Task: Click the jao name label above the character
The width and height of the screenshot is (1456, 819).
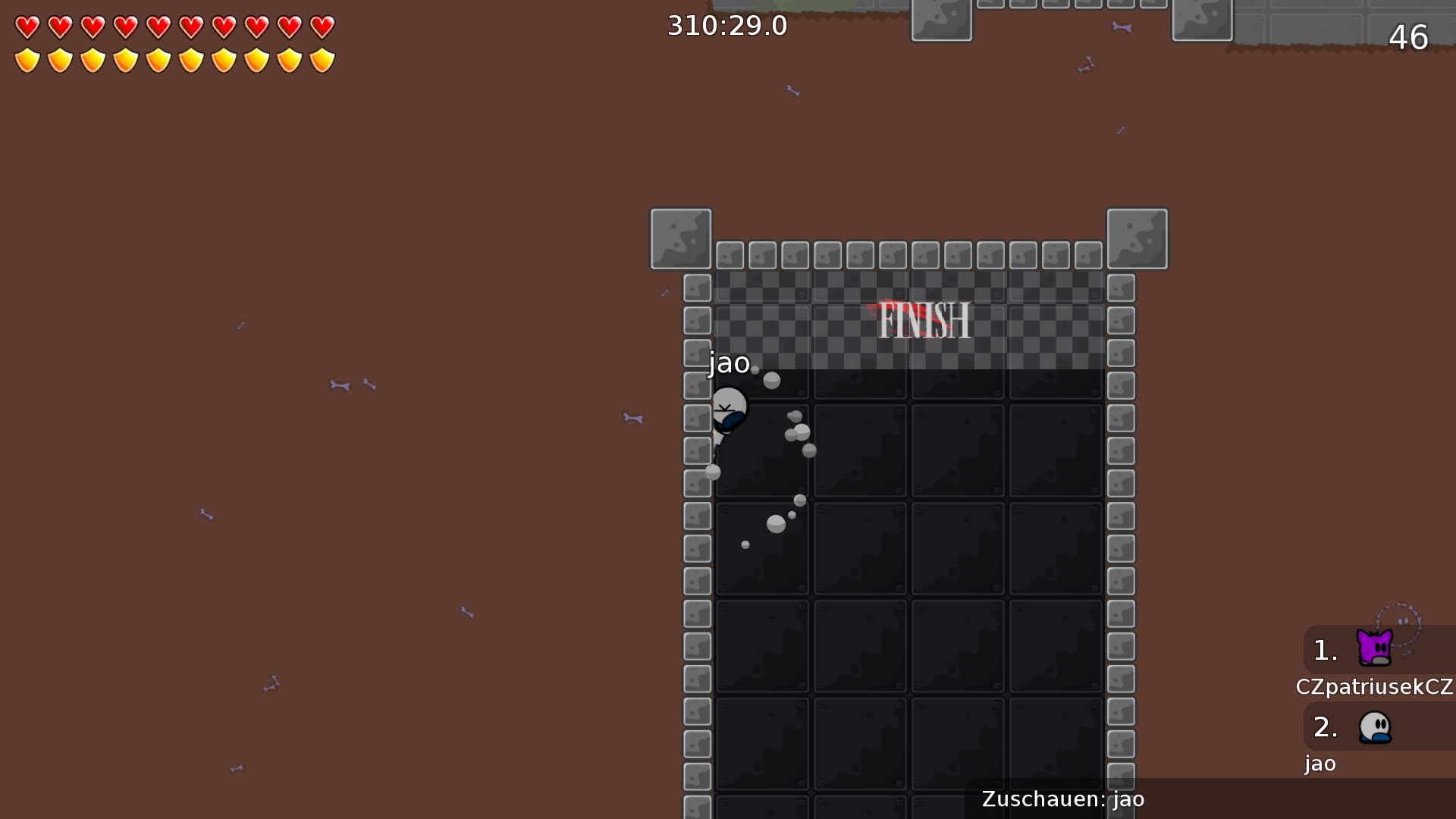Action: (728, 362)
